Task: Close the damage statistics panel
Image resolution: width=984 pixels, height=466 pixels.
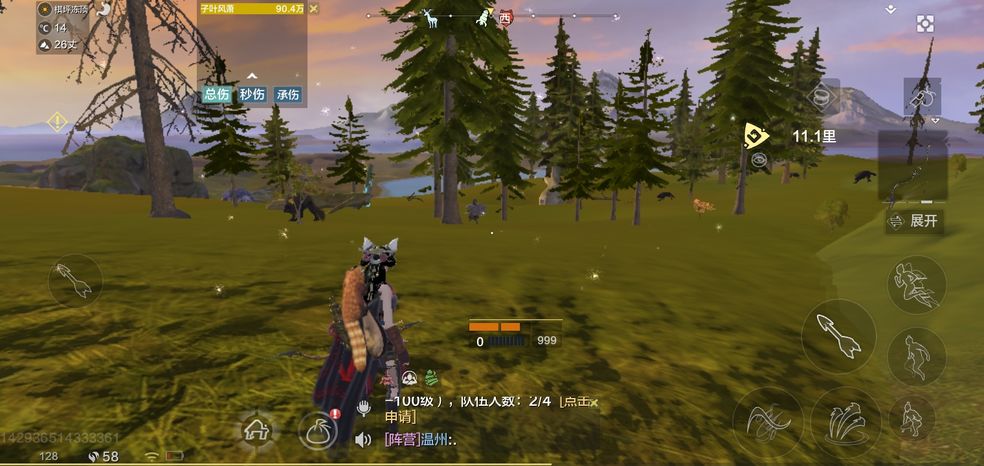Action: [x=314, y=9]
